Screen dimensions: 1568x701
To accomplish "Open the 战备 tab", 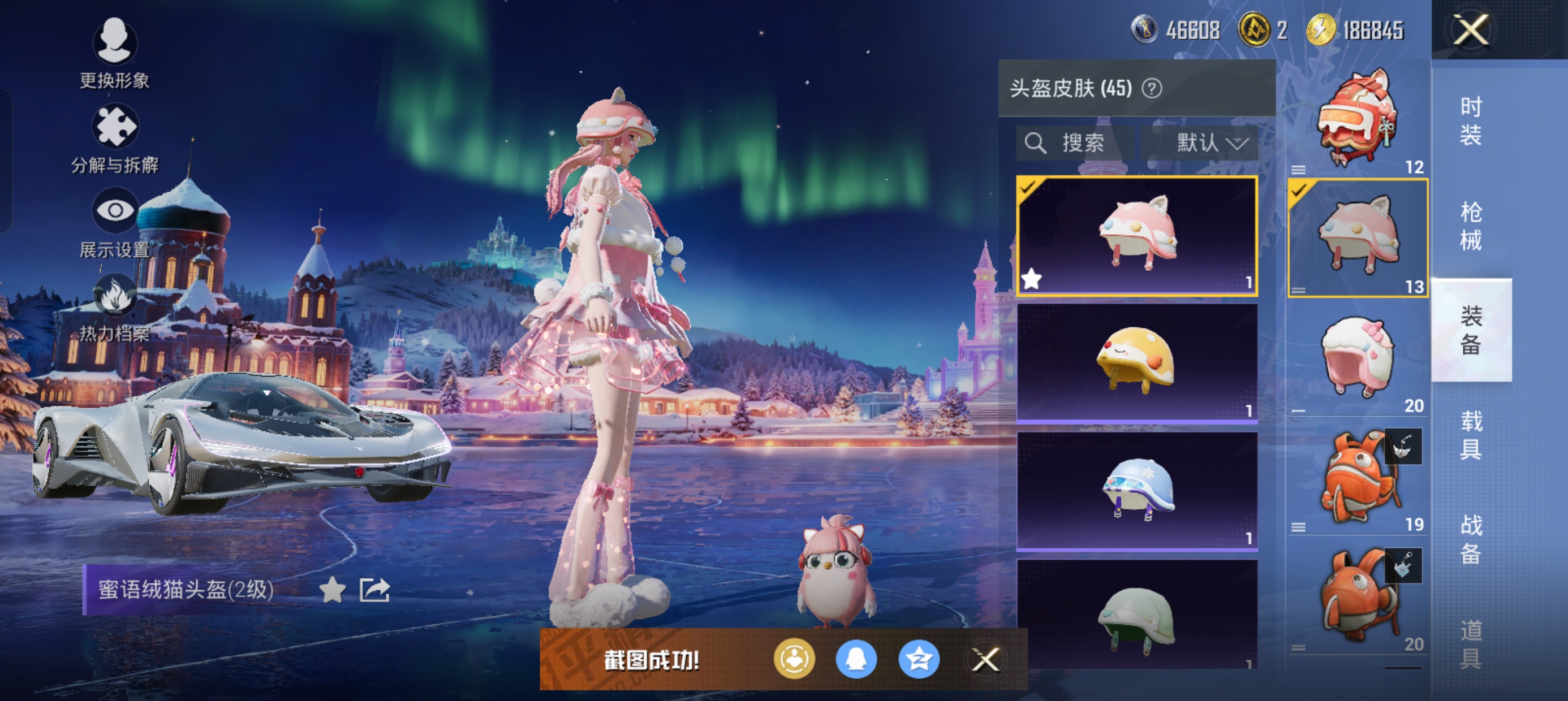I will 1471,539.
